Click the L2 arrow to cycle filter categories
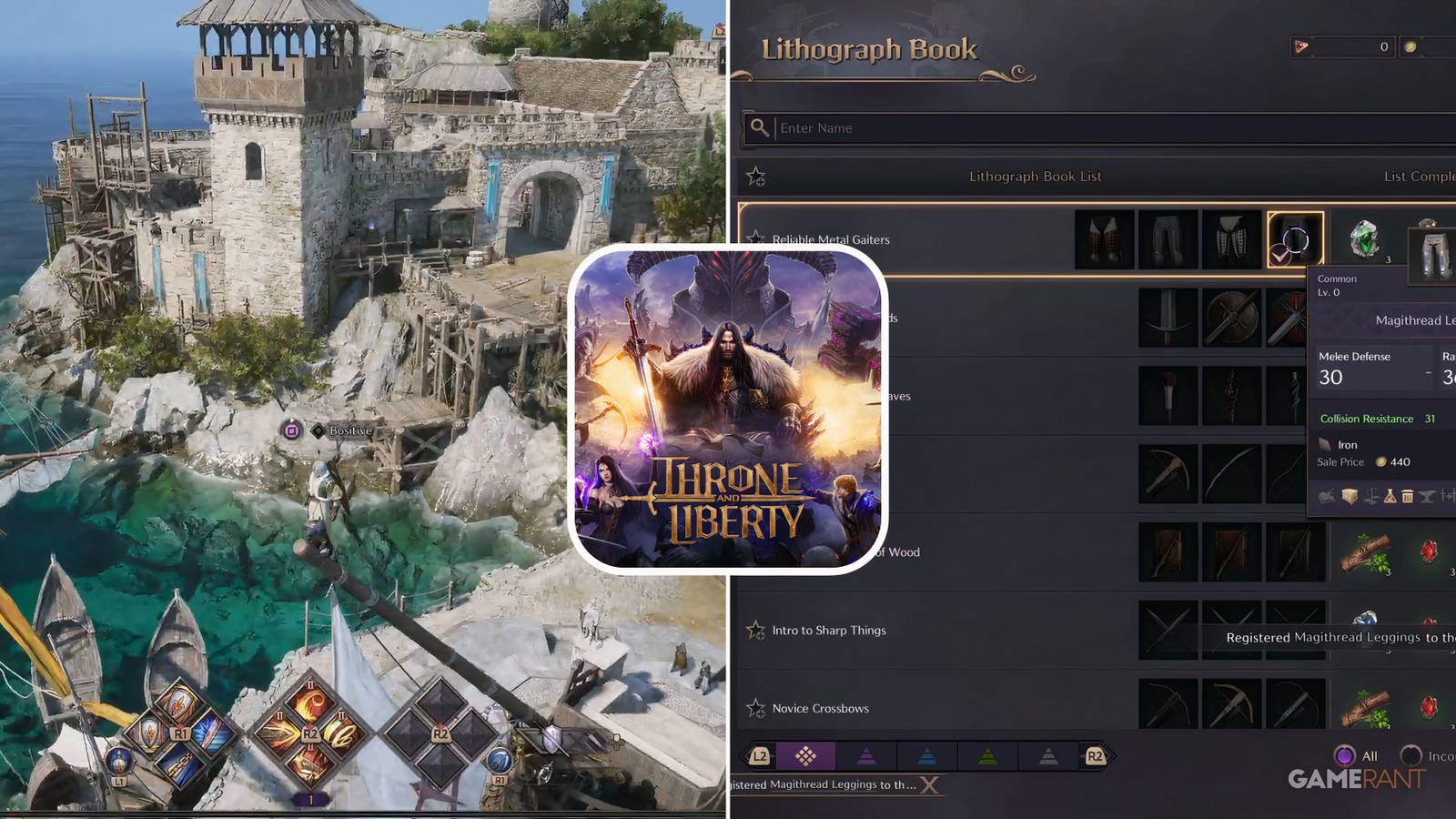The height and width of the screenshot is (819, 1456). 760,756
